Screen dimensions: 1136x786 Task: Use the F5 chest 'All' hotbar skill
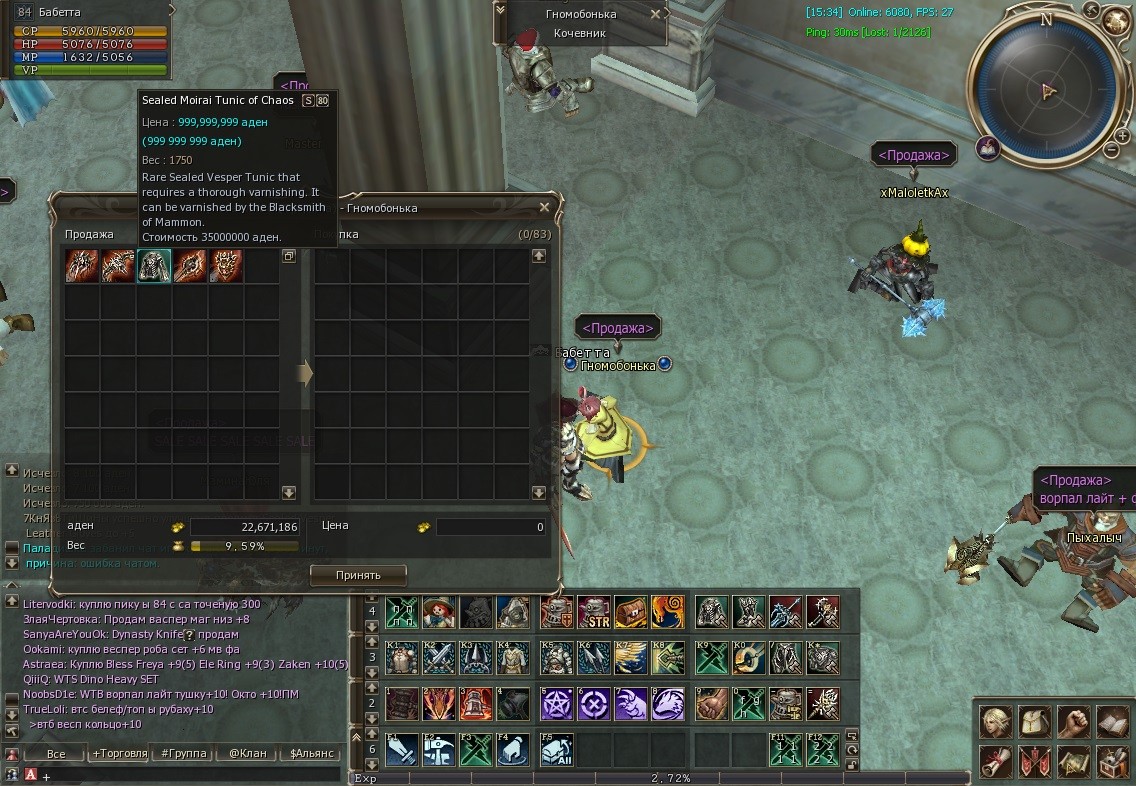(x=557, y=750)
